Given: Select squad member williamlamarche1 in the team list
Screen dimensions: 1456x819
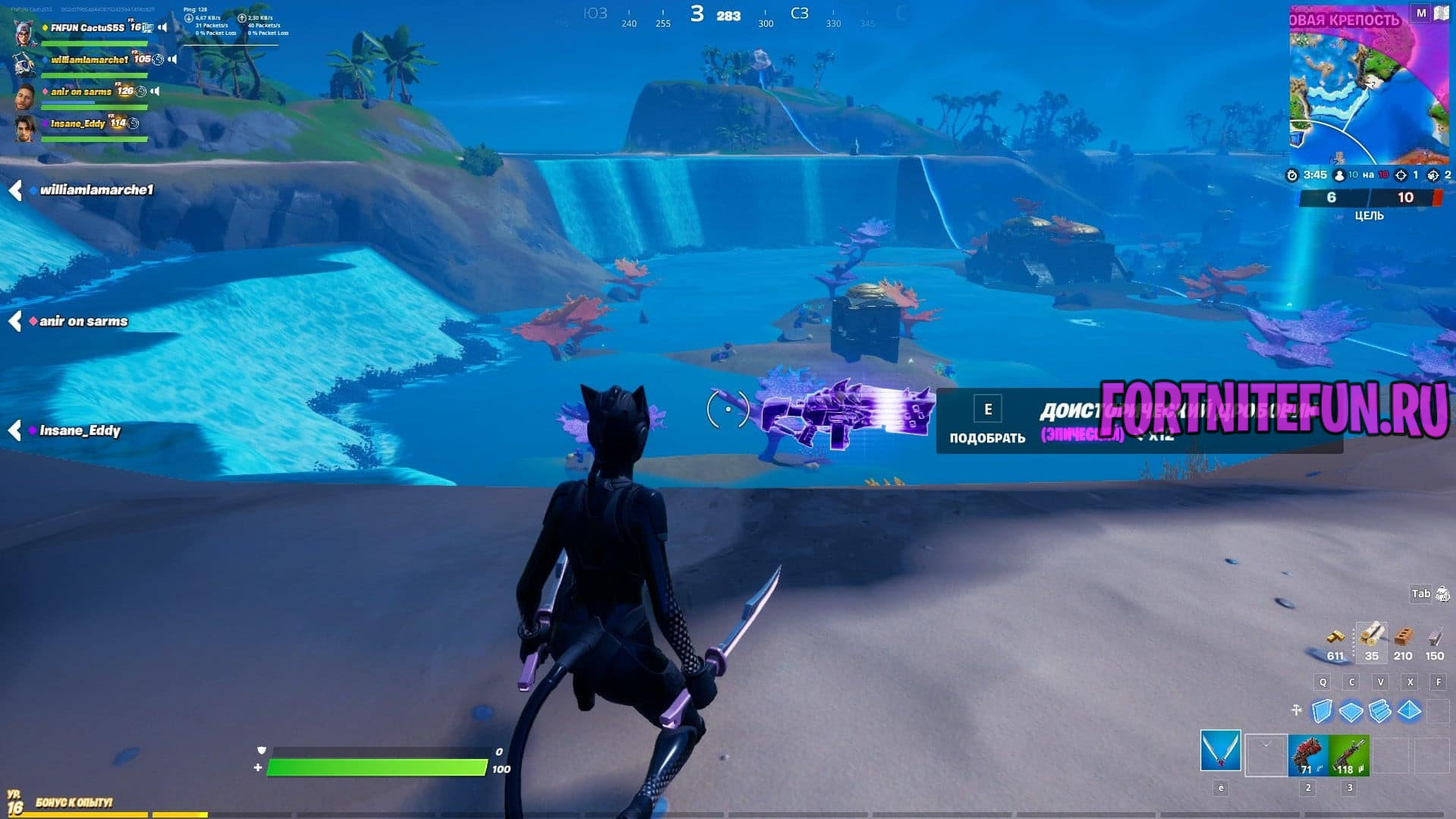Looking at the screenshot, I should coord(89,60).
